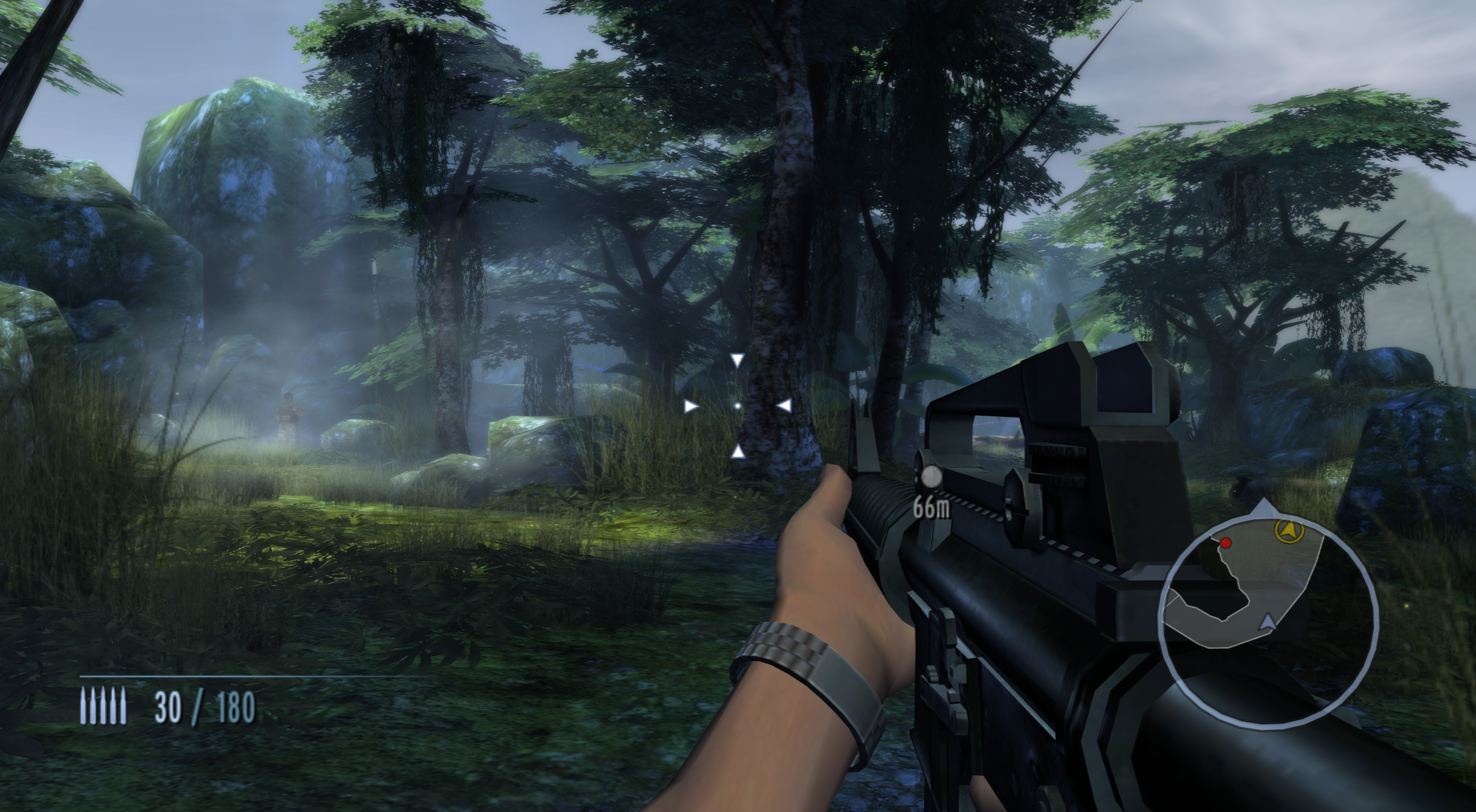Viewport: 1476px width, 812px height.
Task: Click the yellow objective marker on the minimap
Action: point(1290,530)
